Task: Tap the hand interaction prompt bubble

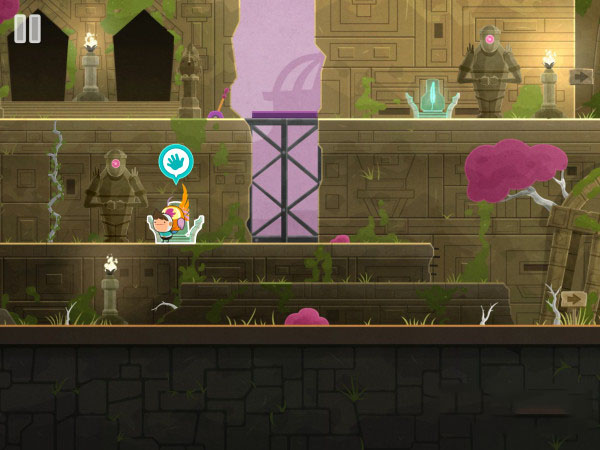Action: pyautogui.click(x=176, y=161)
